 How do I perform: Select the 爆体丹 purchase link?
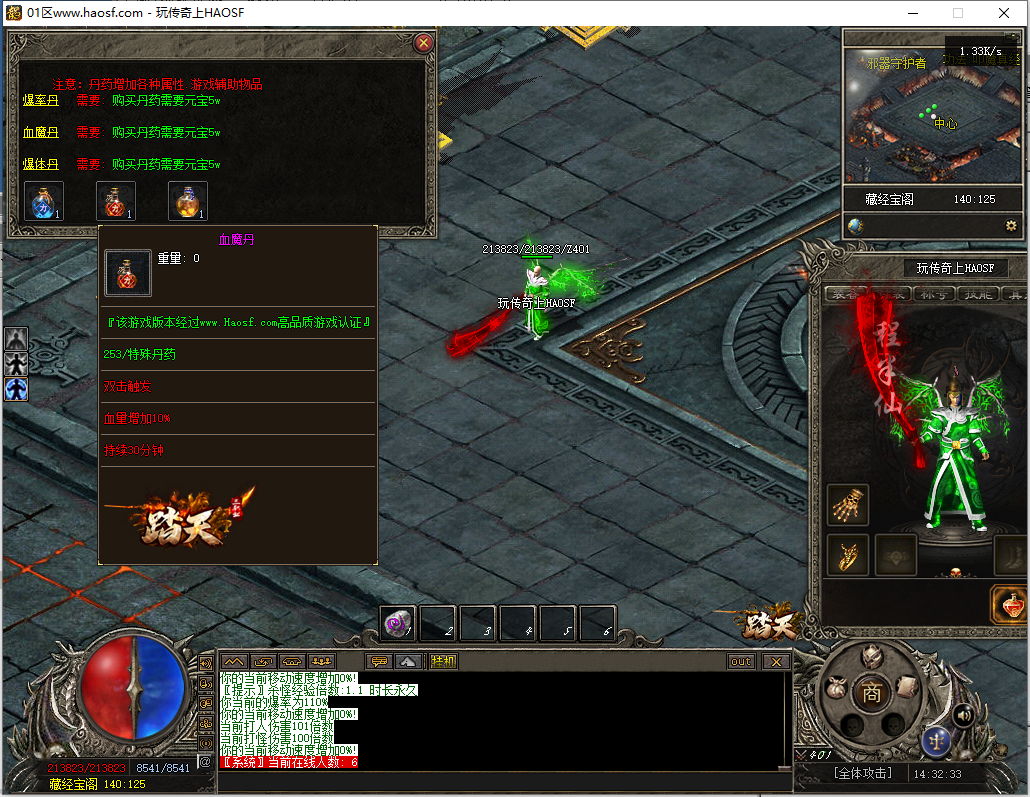[41, 164]
